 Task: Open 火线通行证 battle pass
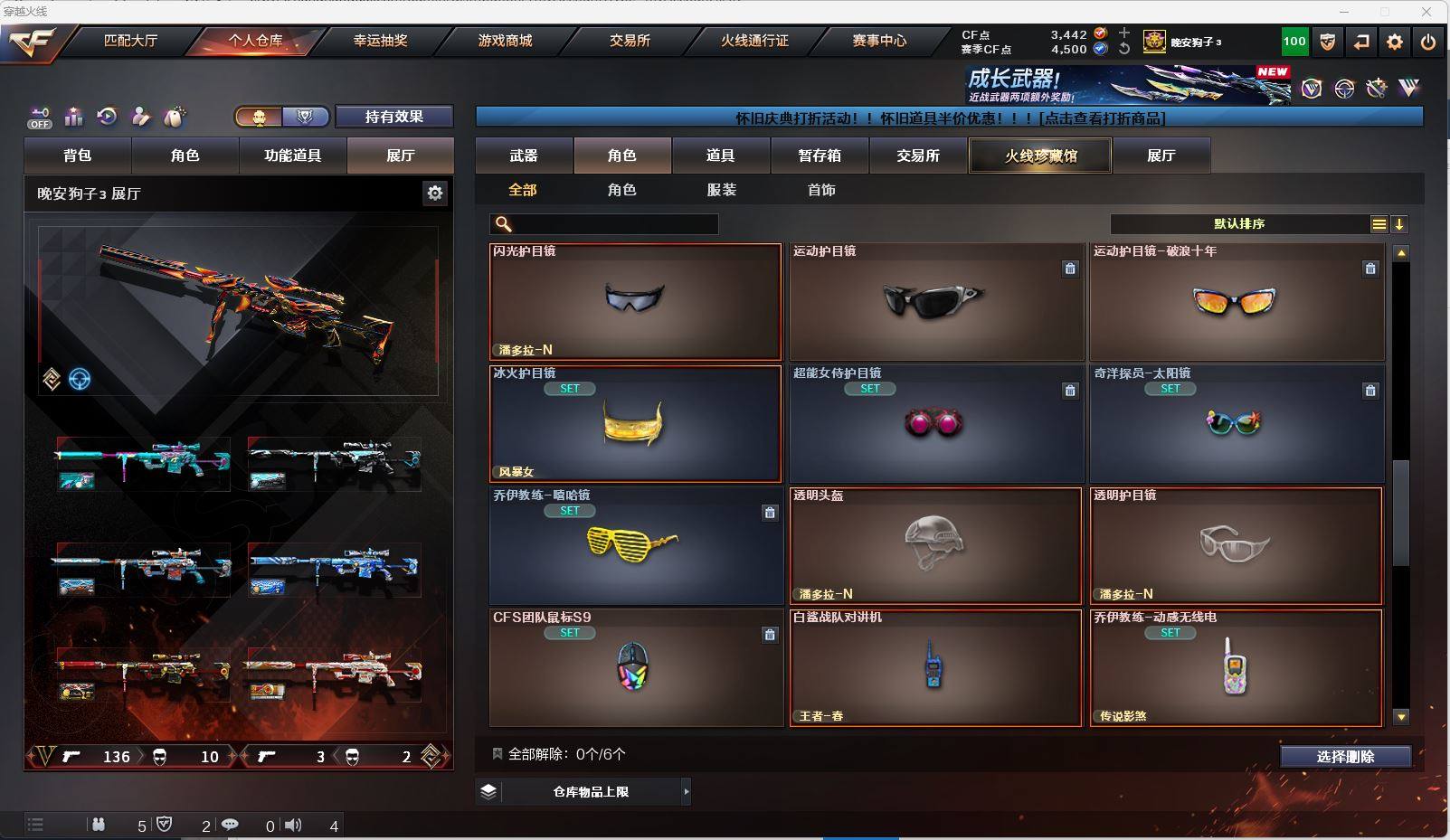point(754,41)
